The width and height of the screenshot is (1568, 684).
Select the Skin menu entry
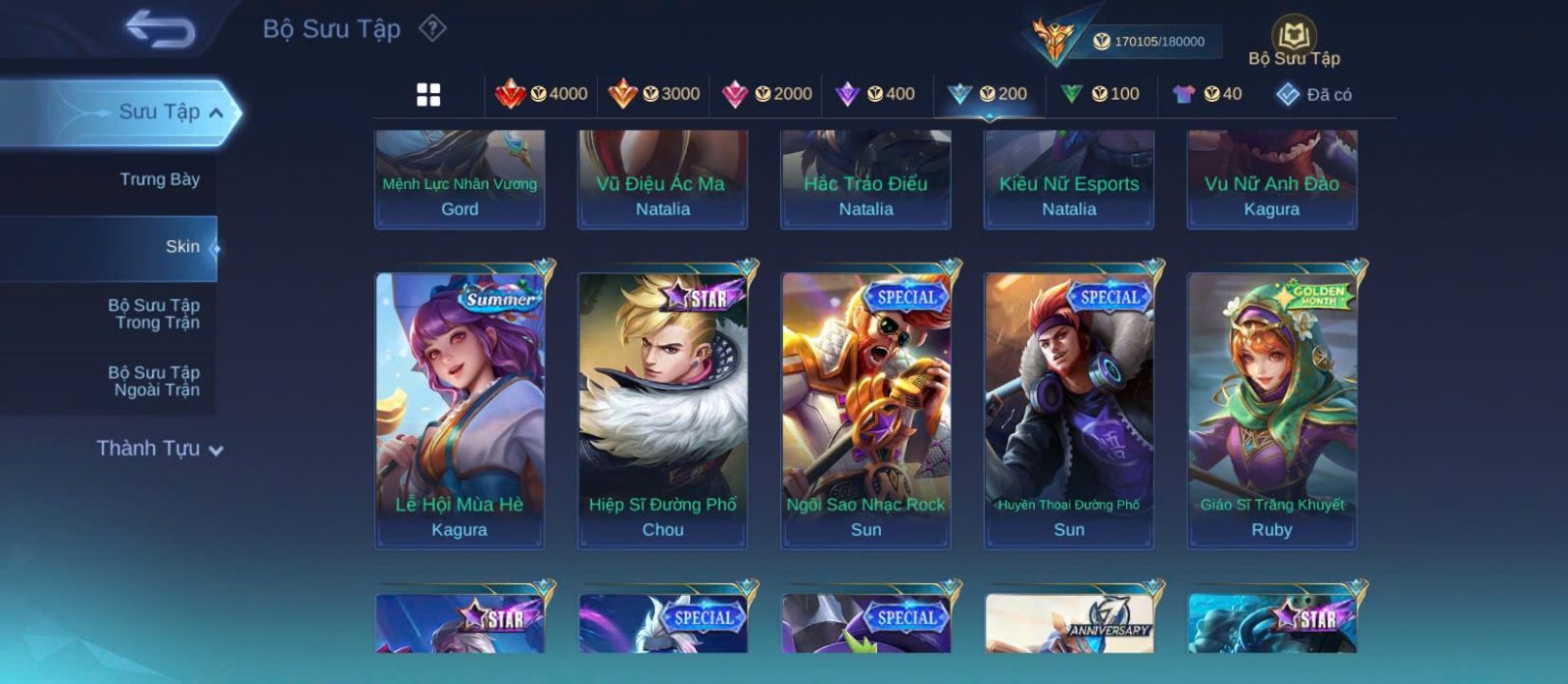(182, 247)
